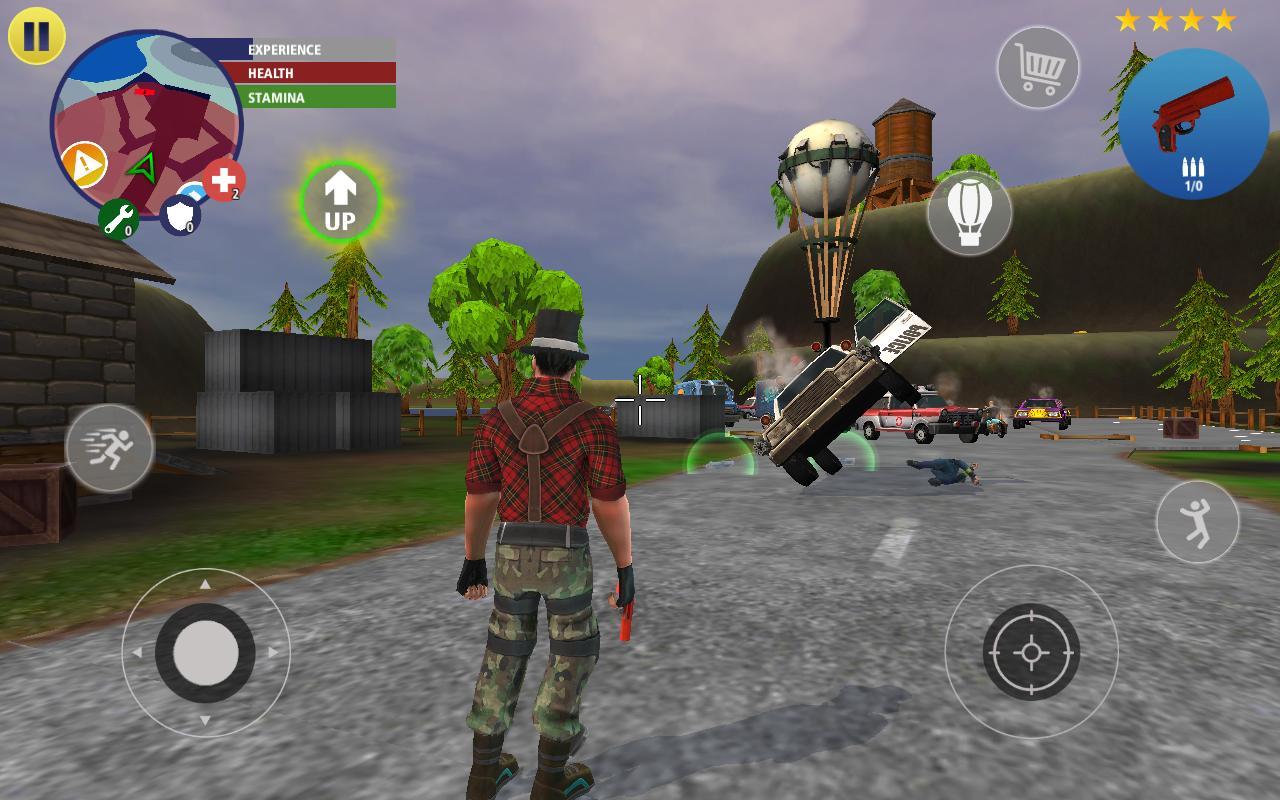Click the HEALTH bar

point(305,73)
